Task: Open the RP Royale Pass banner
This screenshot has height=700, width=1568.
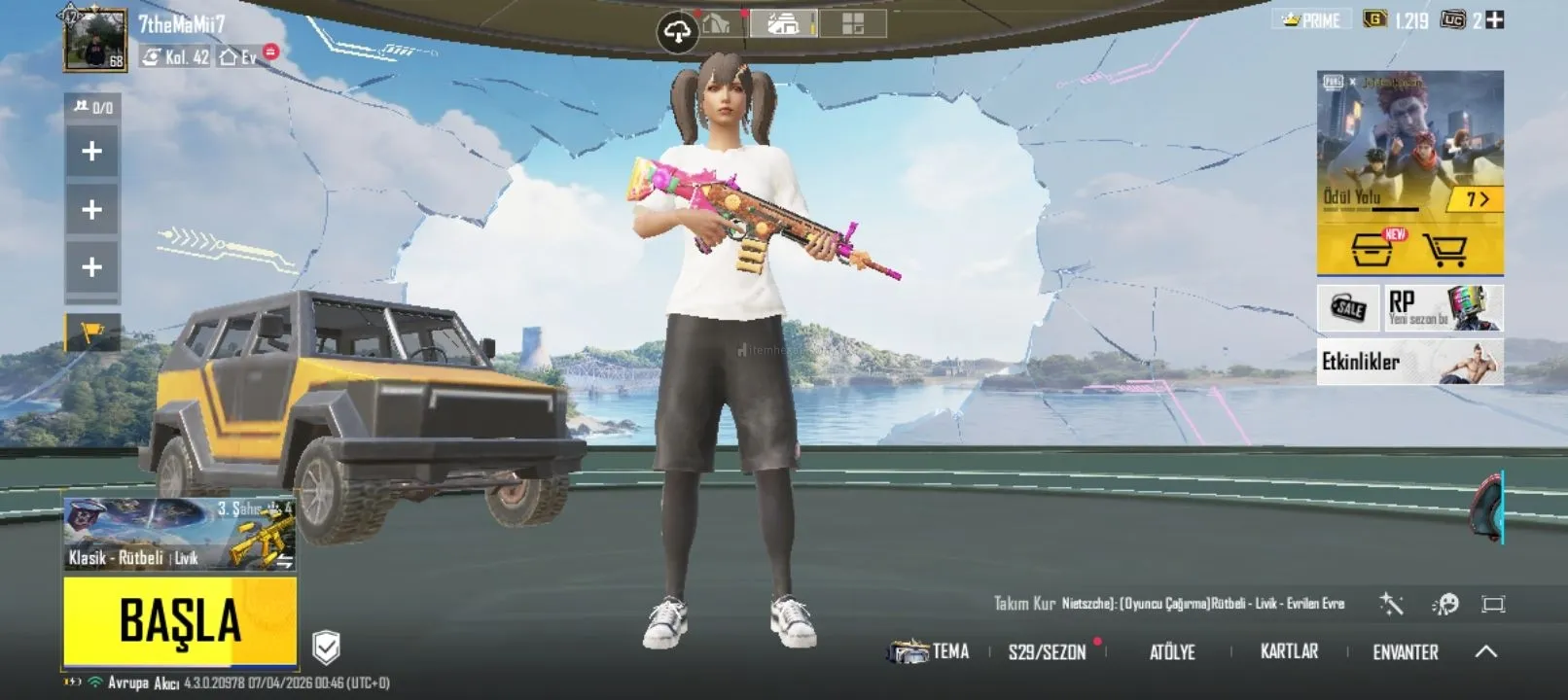Action: 1443,307
